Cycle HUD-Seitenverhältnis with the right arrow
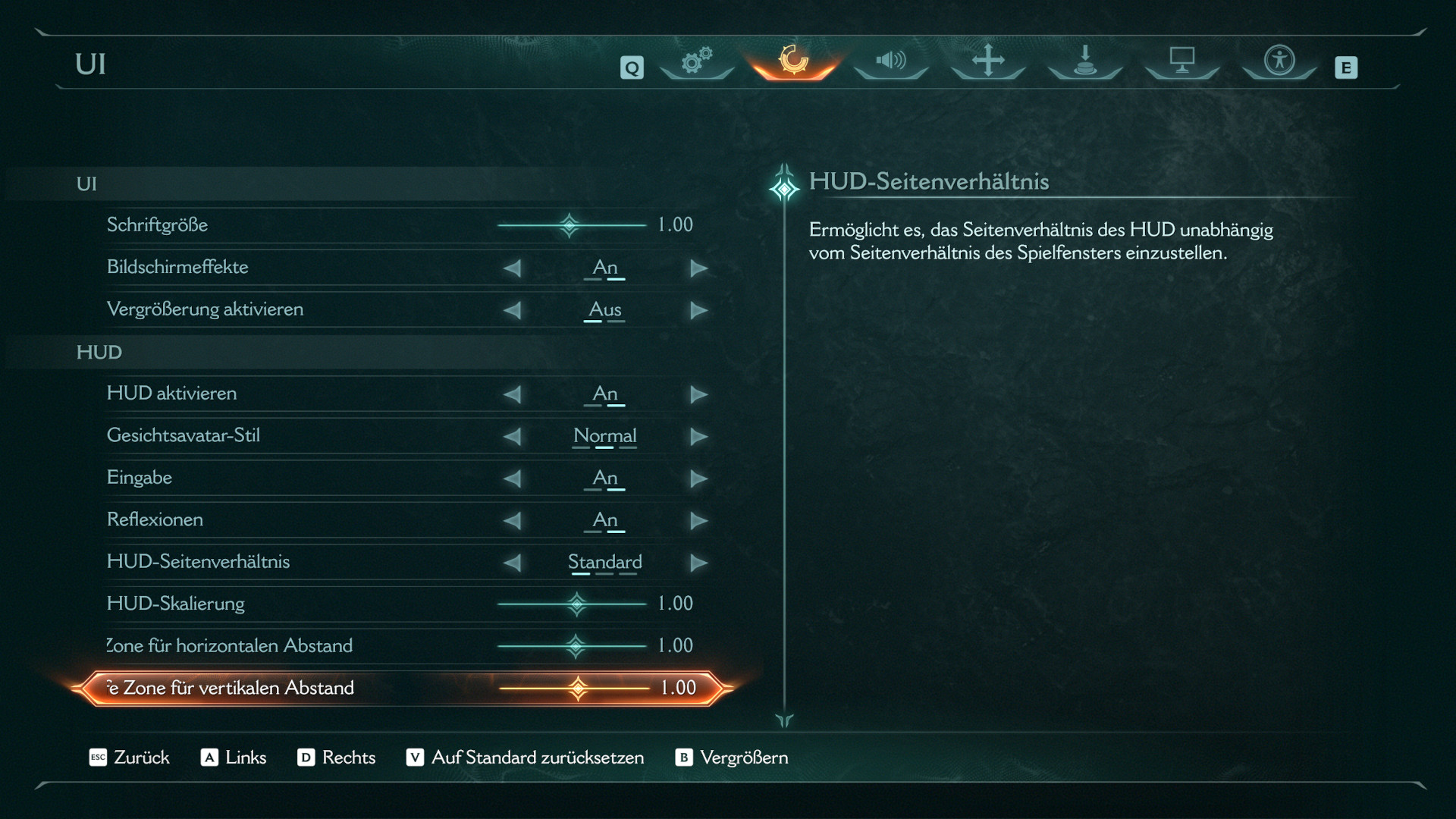This screenshot has width=1456, height=819. pos(698,563)
